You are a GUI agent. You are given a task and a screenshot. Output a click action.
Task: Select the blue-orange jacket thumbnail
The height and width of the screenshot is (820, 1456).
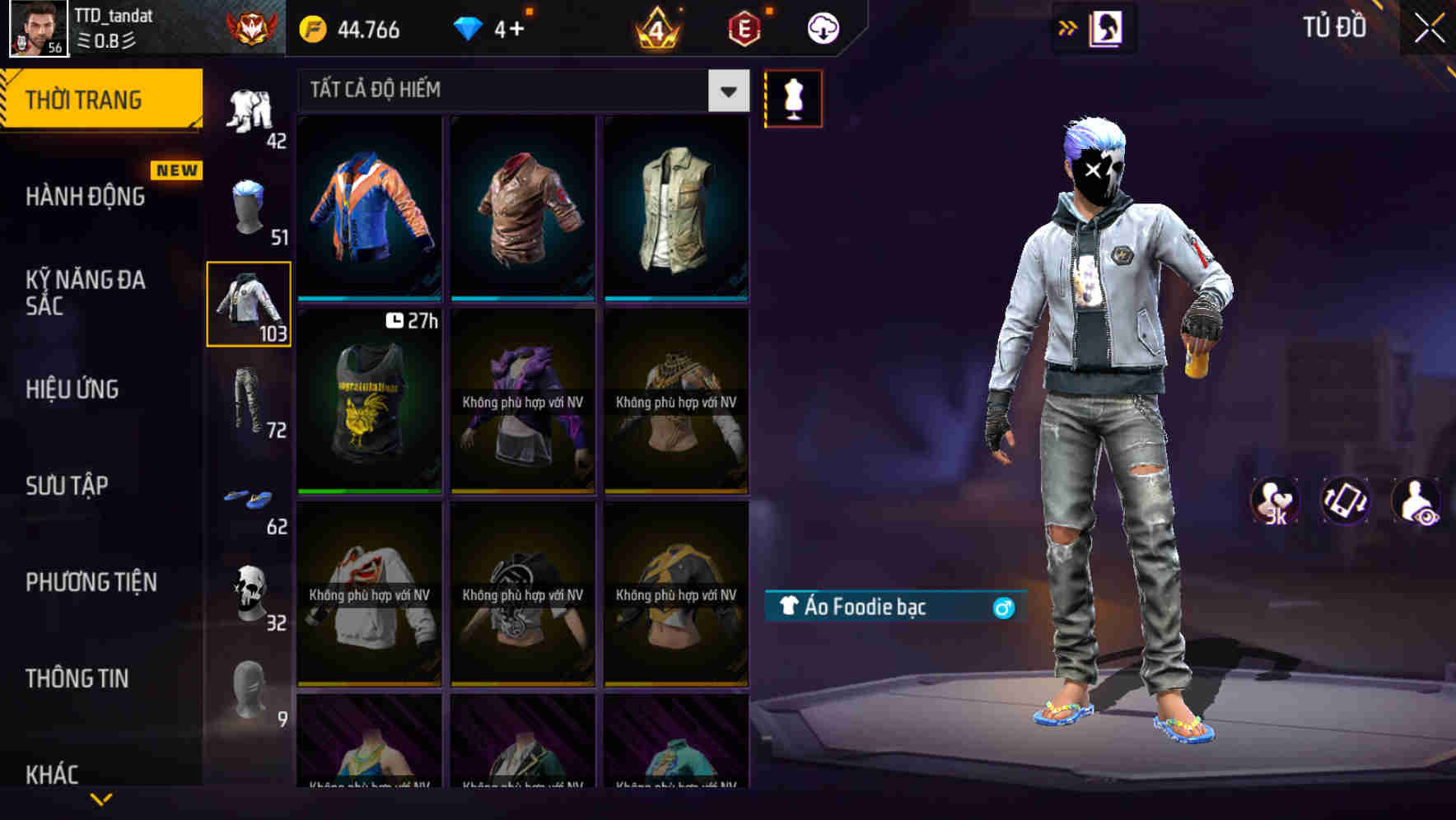(x=369, y=206)
